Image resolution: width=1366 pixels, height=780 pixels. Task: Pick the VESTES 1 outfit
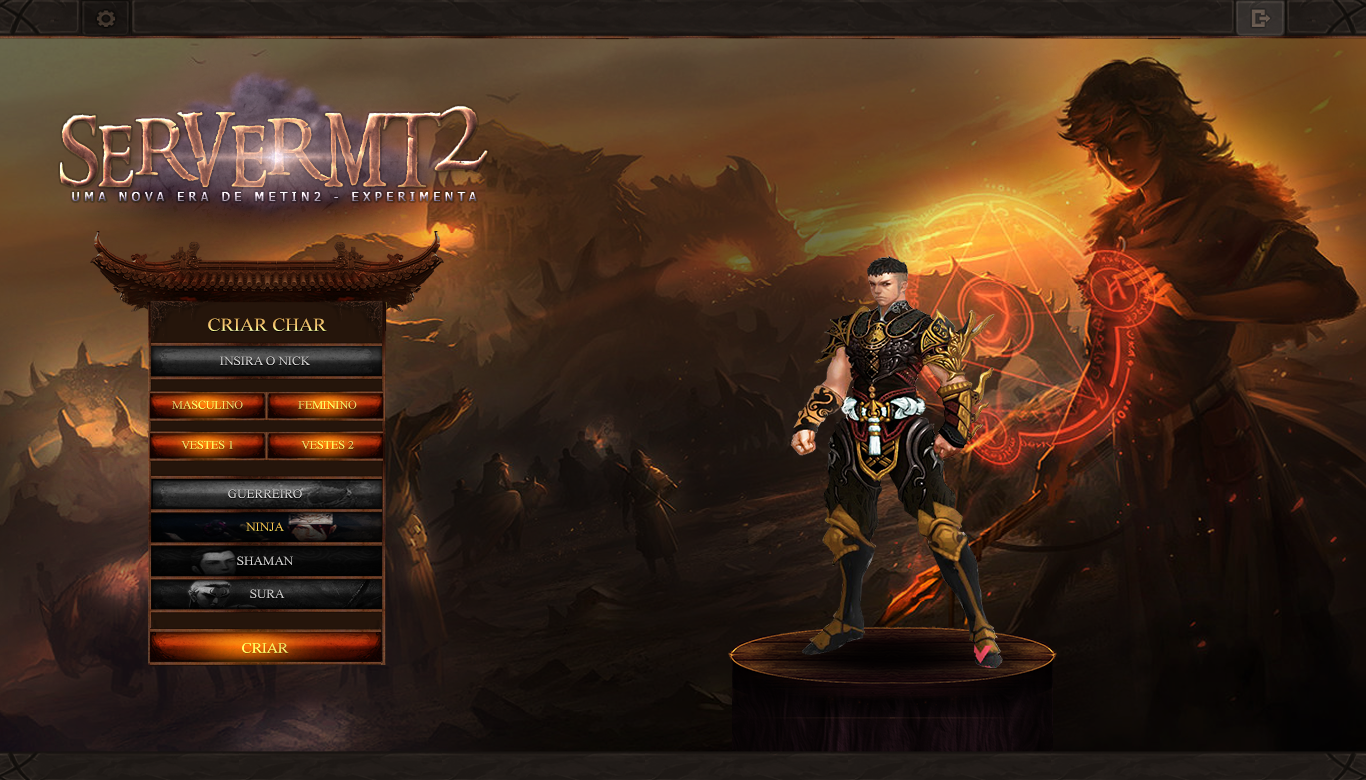coord(208,445)
